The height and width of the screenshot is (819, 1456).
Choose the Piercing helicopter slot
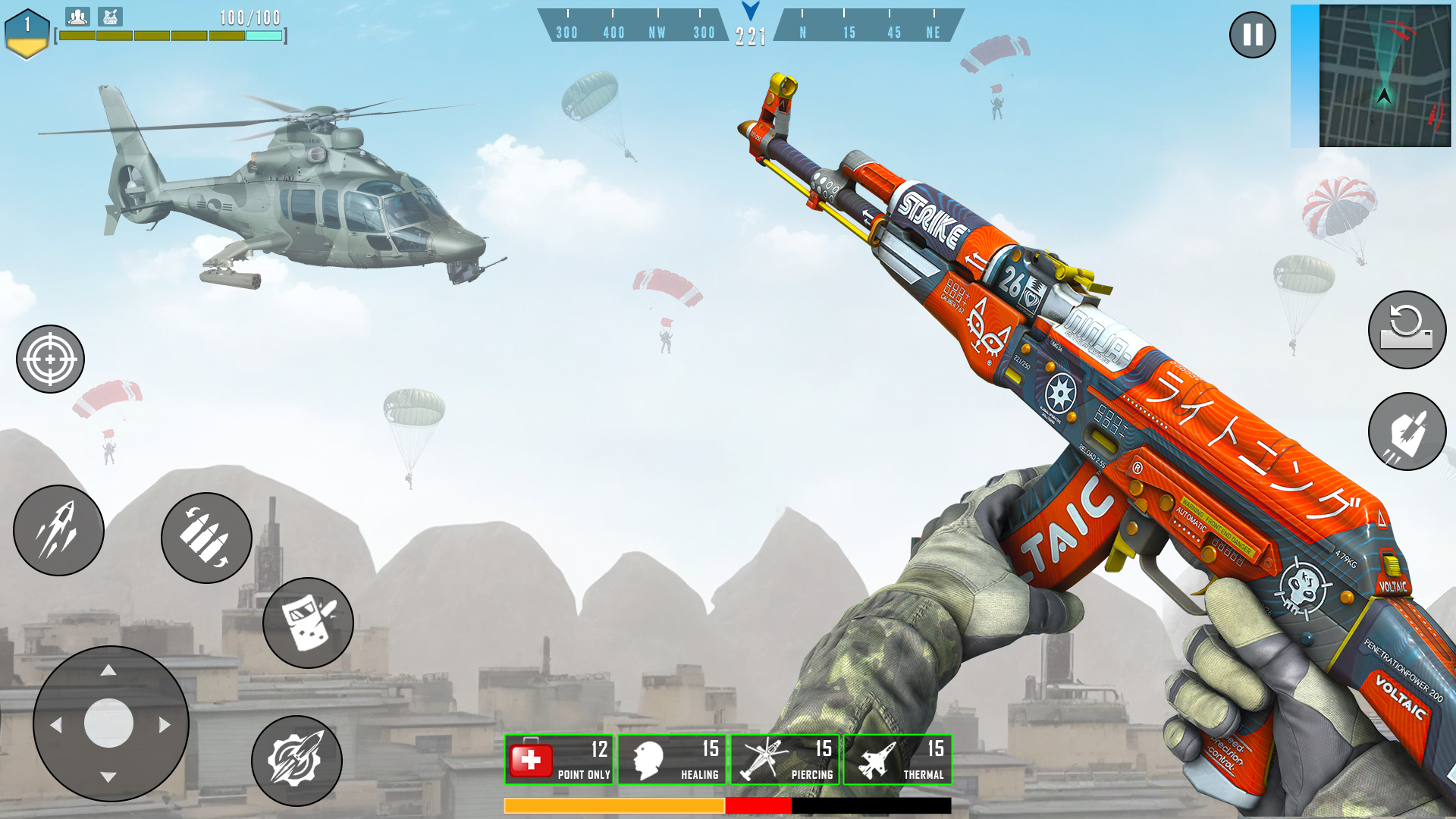click(785, 759)
